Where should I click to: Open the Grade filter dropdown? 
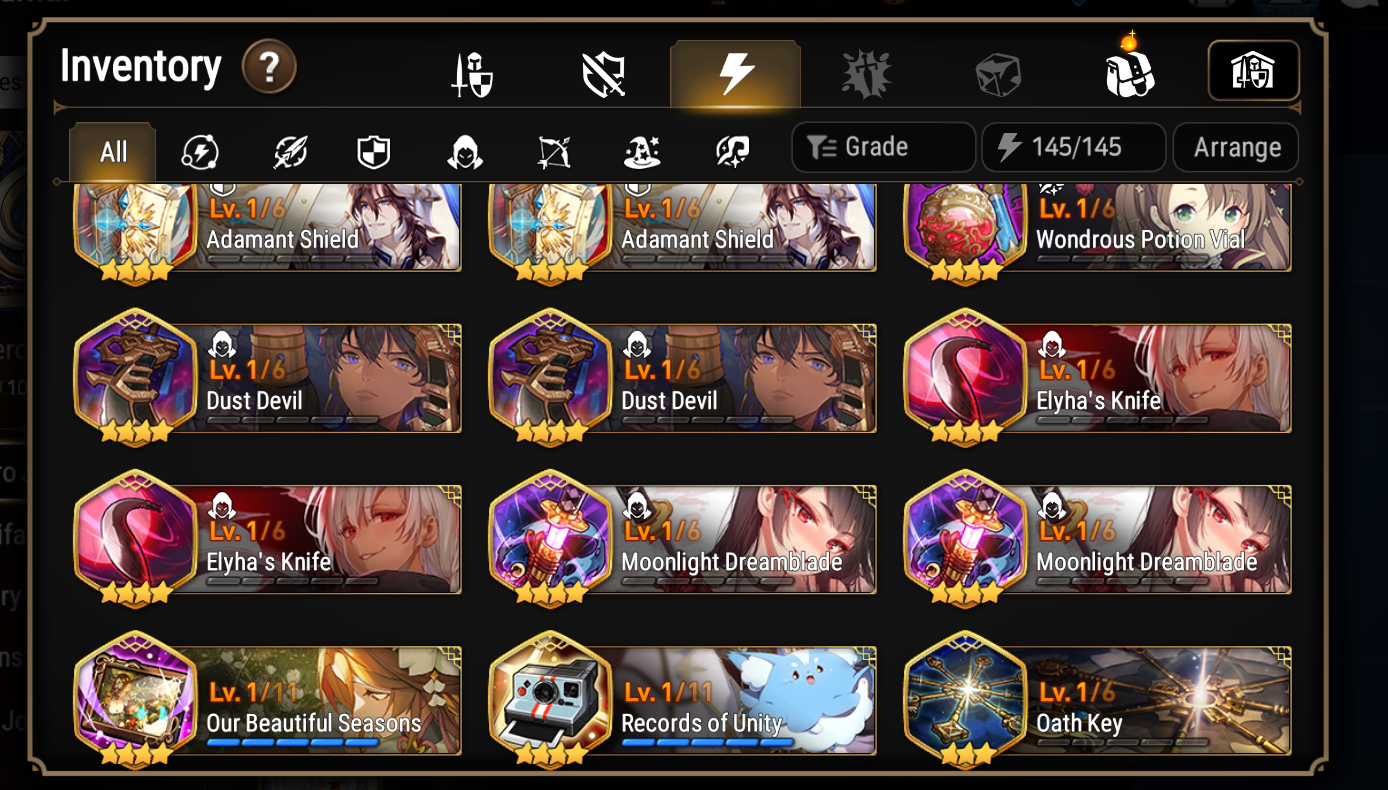[882, 147]
